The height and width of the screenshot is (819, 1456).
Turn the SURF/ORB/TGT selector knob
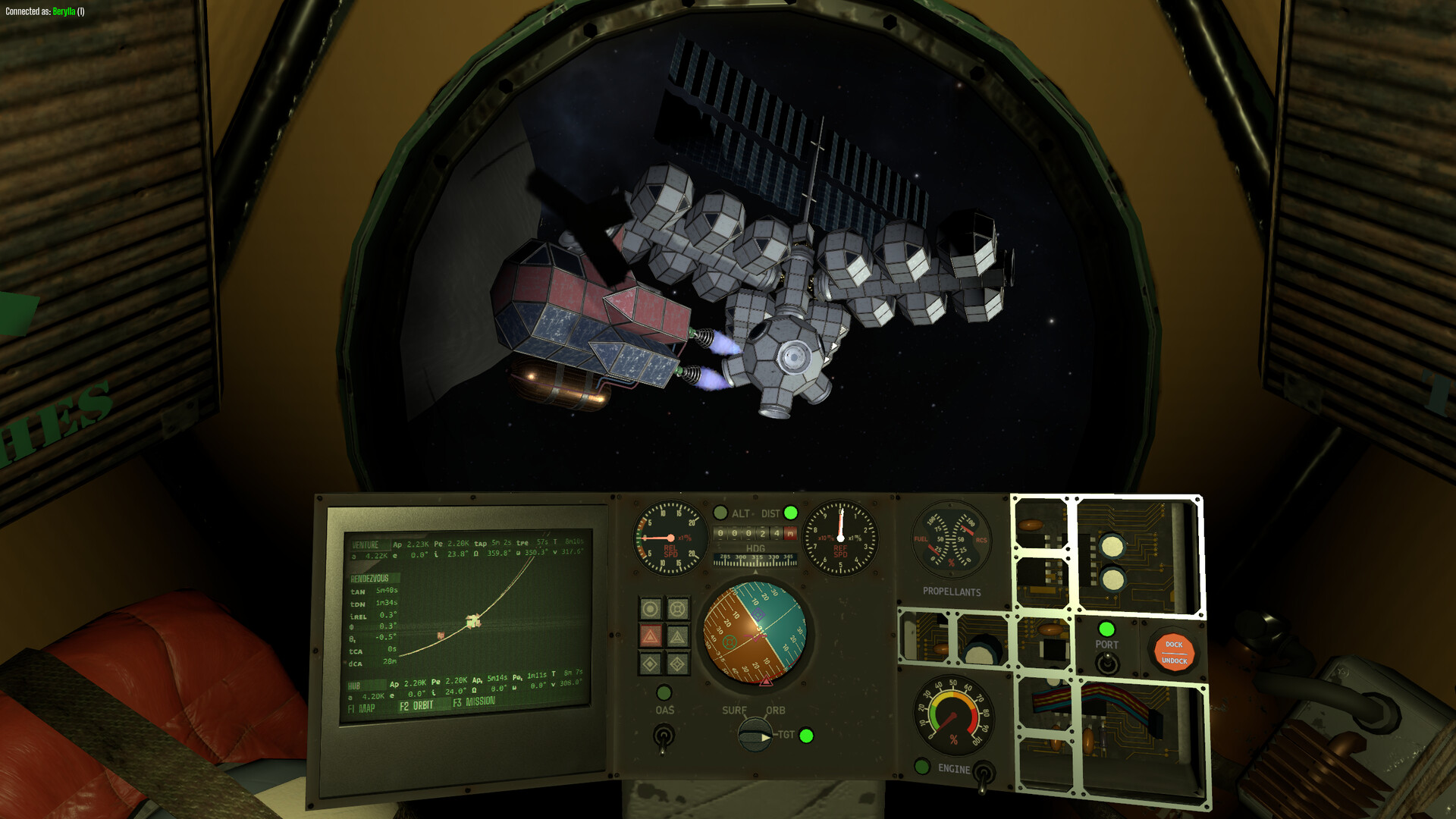tap(755, 736)
